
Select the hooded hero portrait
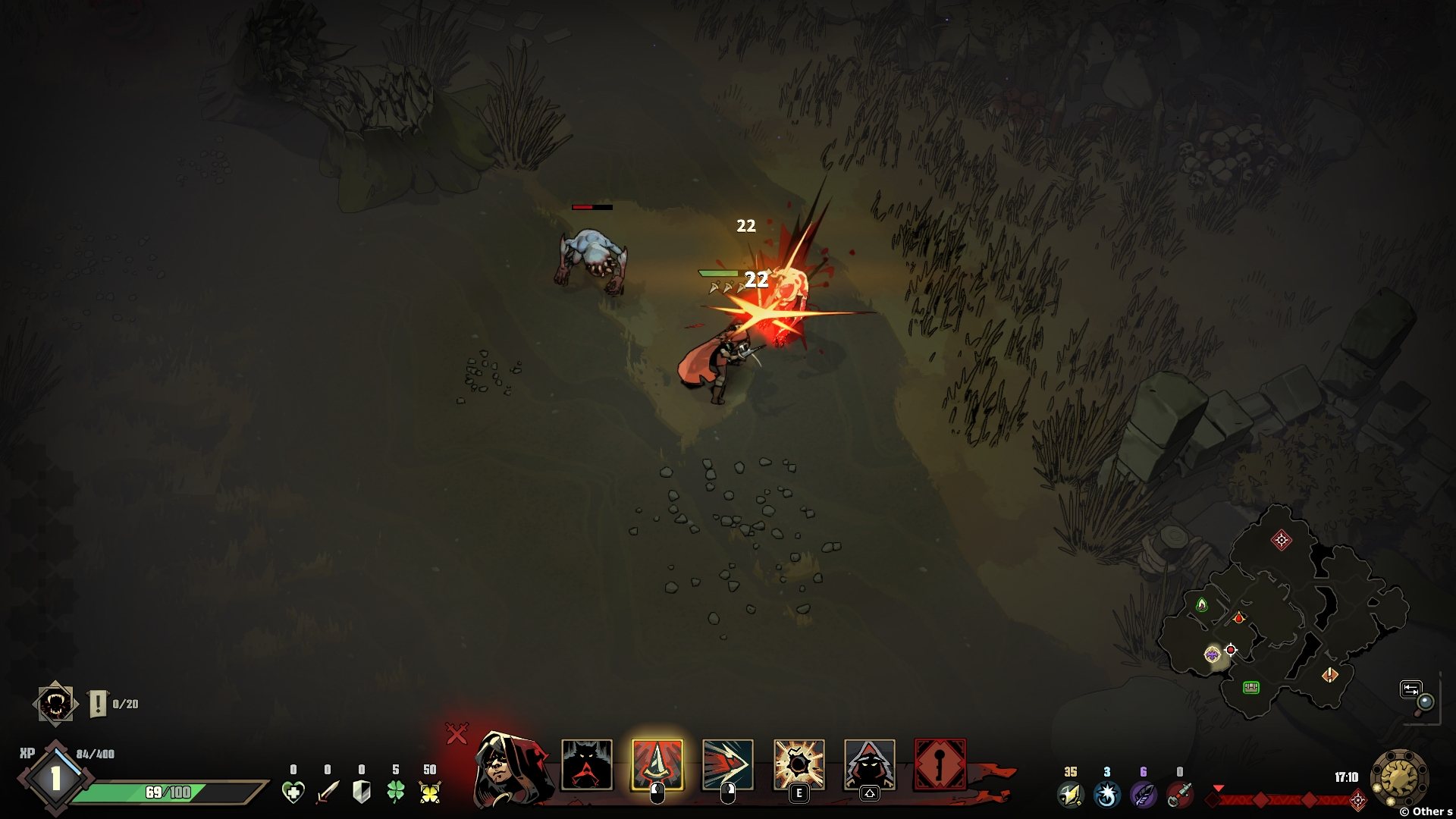pyautogui.click(x=510, y=767)
